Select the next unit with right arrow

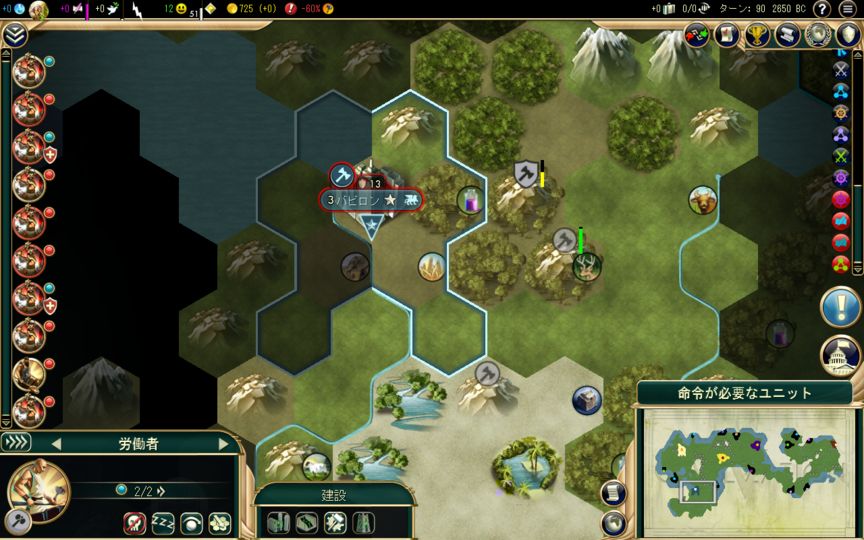pos(224,443)
